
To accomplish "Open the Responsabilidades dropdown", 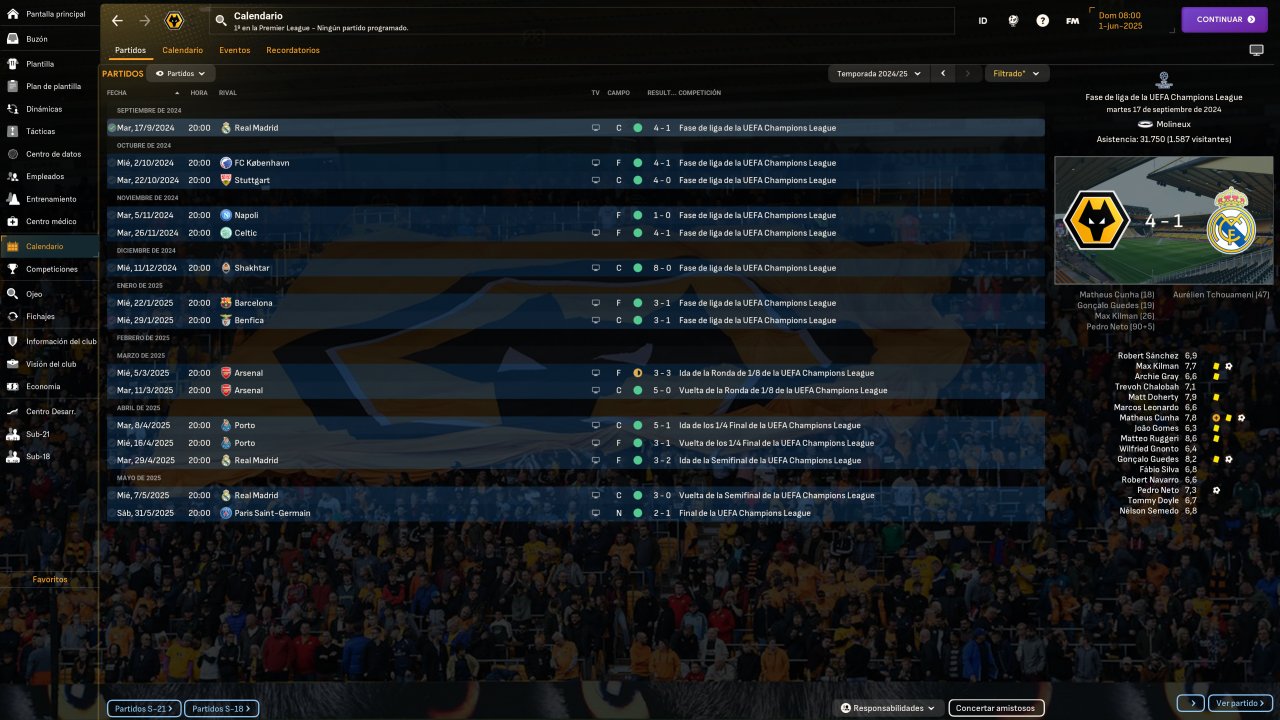I will point(887,708).
